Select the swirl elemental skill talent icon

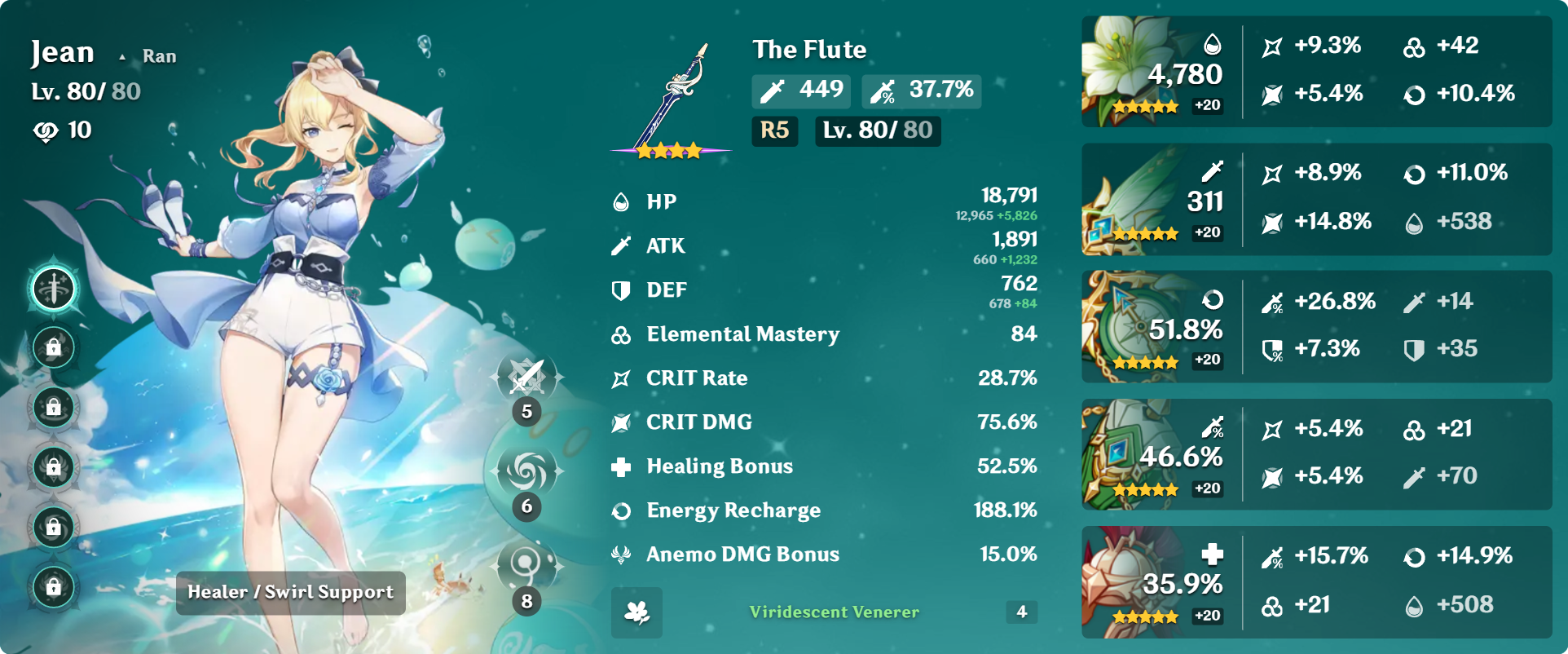click(527, 471)
